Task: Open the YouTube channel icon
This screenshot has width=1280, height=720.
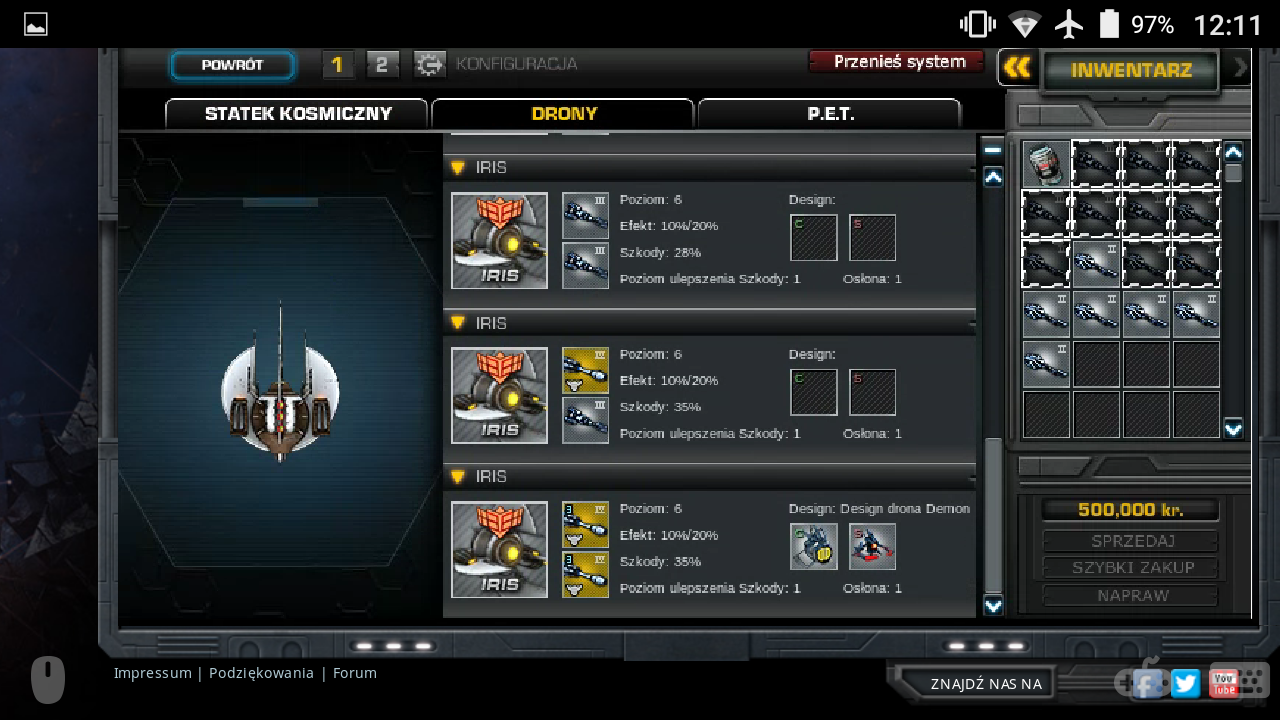Action: click(1224, 683)
